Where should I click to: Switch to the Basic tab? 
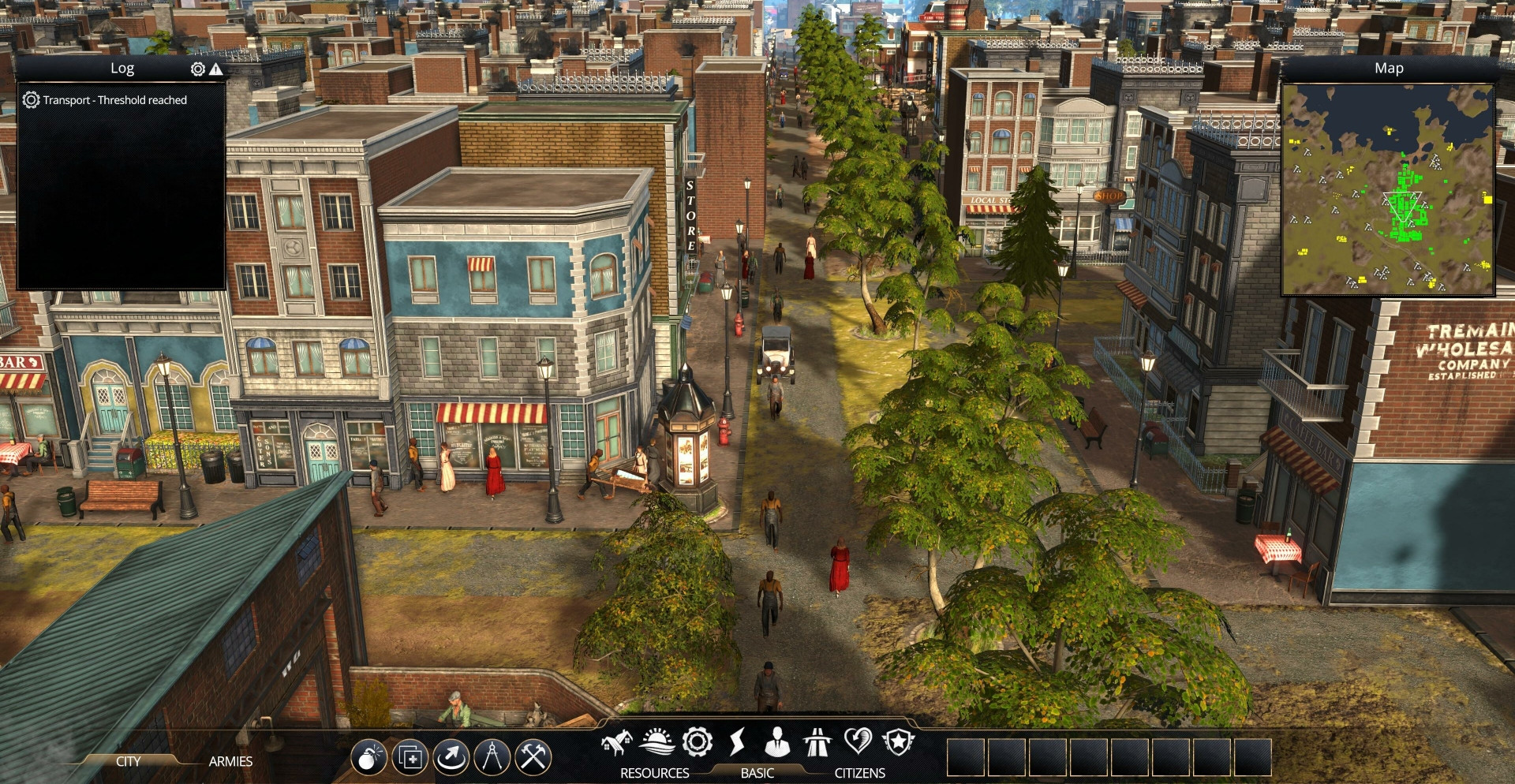coord(757,773)
